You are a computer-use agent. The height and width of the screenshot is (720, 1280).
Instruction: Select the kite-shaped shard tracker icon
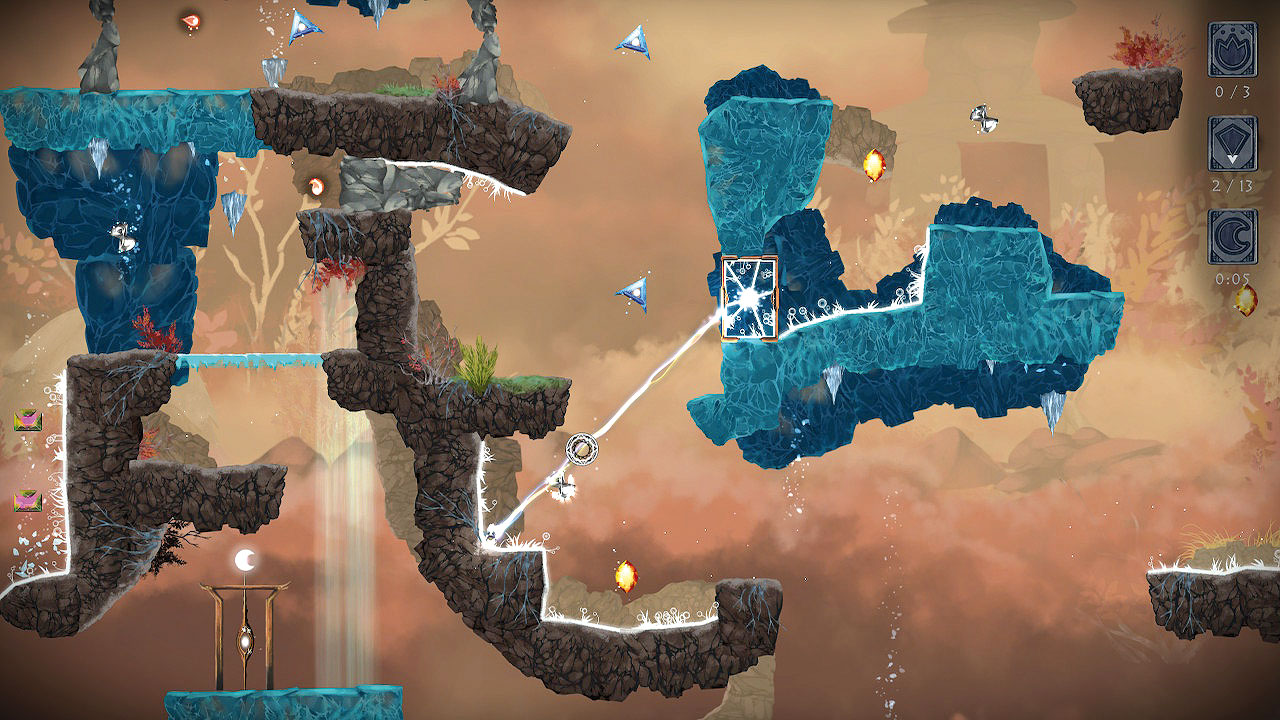point(1231,143)
